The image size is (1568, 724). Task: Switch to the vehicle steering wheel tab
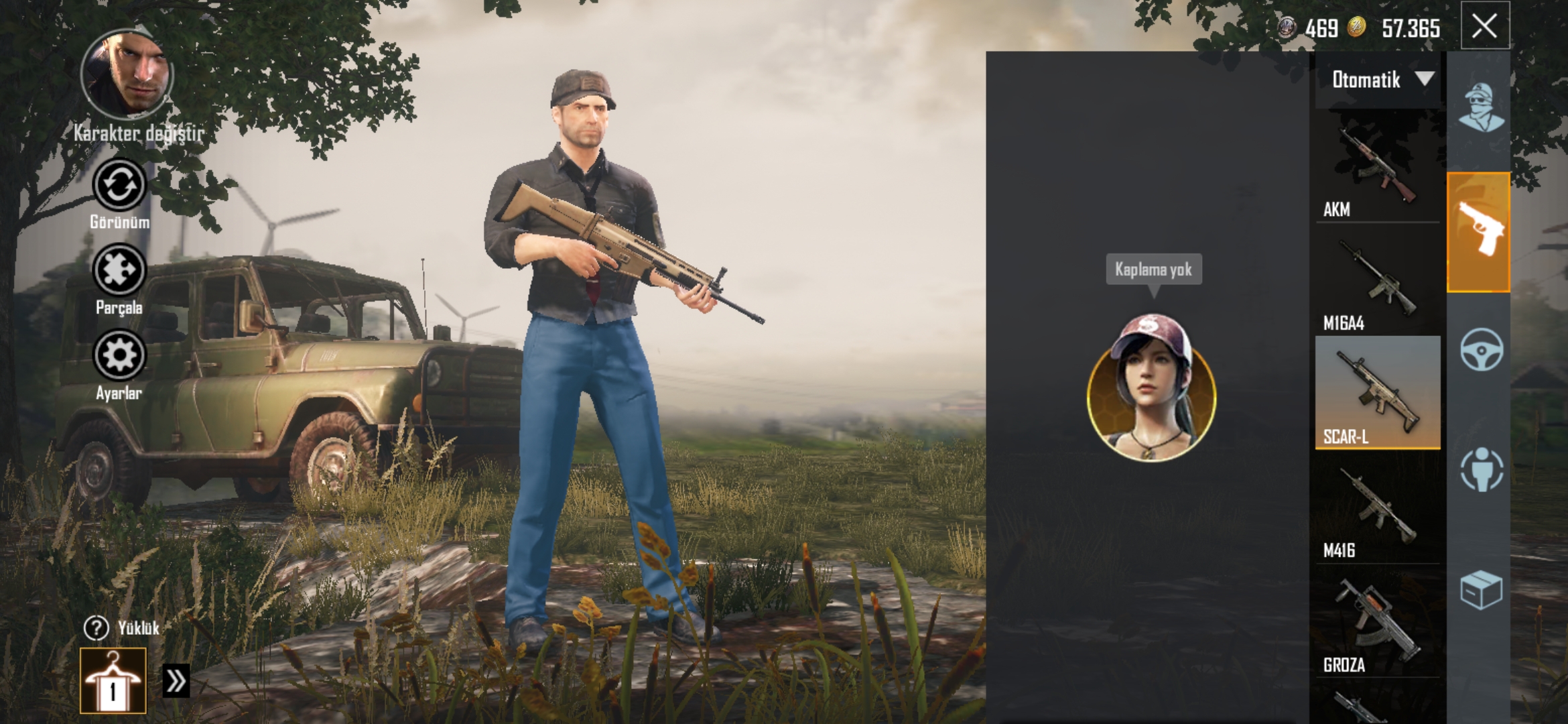pos(1481,350)
